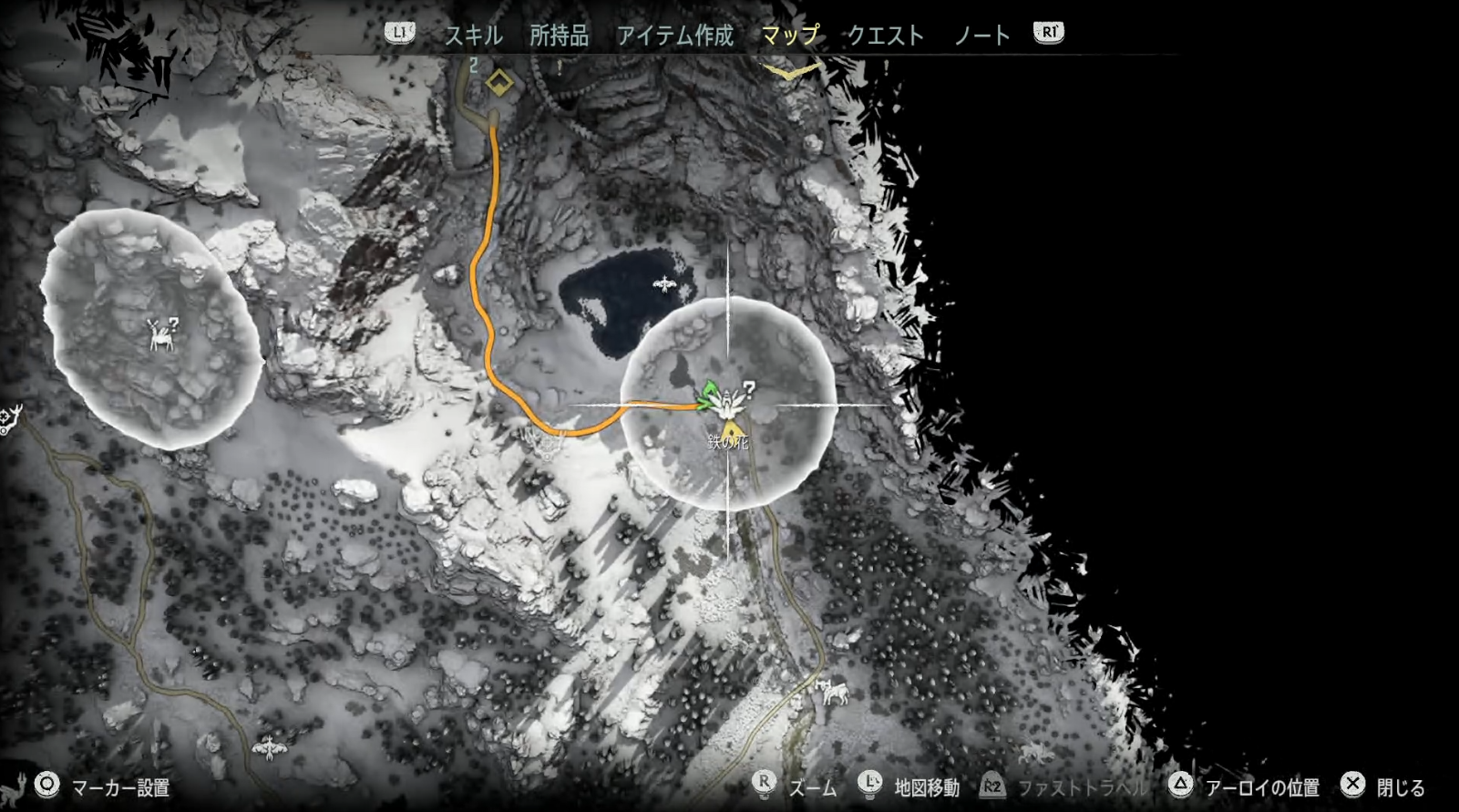Viewport: 1459px width, 812px height.
Task: Click the R1 shoulder button icon
Action: tap(1048, 34)
